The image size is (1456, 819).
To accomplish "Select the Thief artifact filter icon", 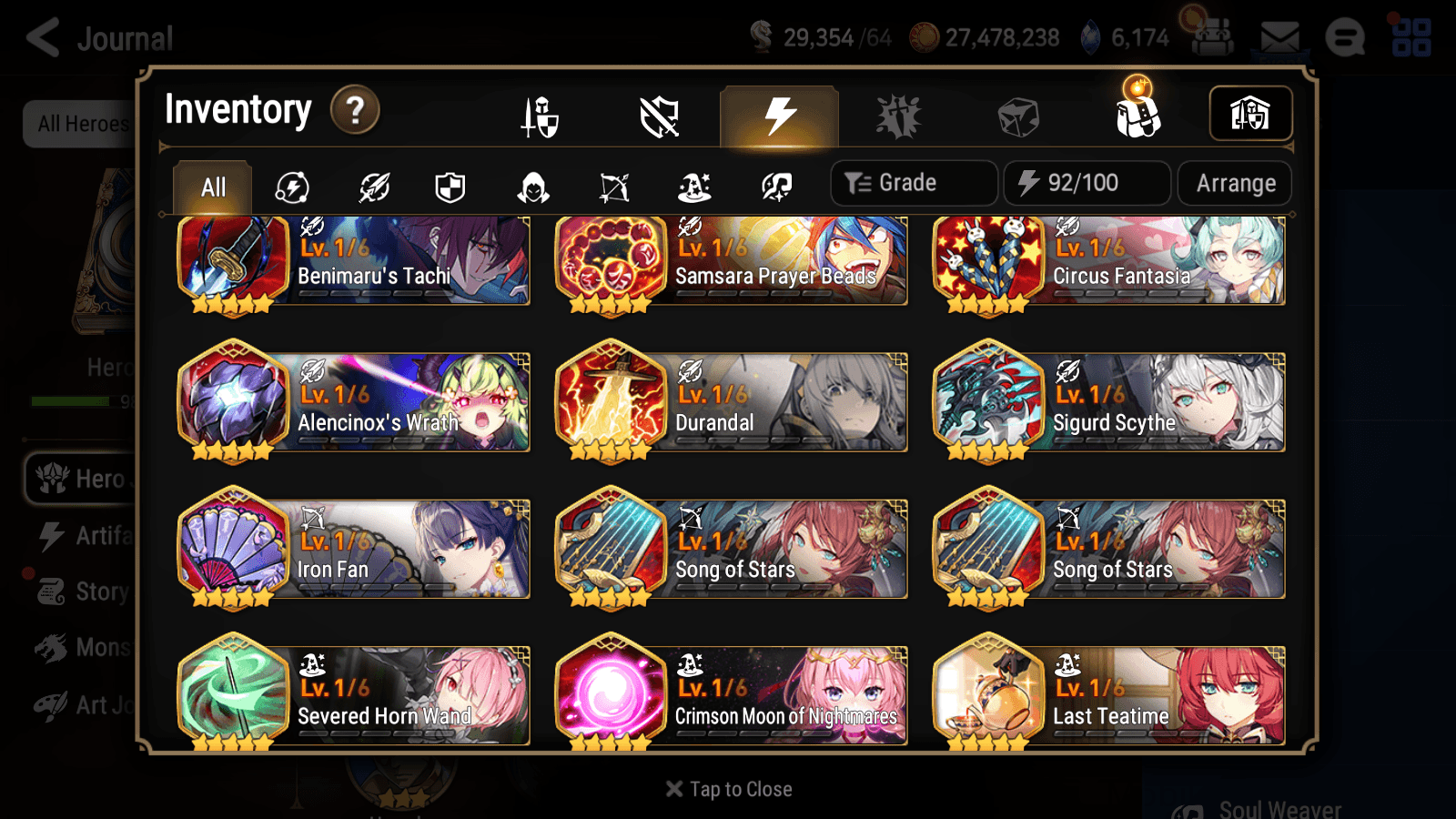I will point(532,187).
